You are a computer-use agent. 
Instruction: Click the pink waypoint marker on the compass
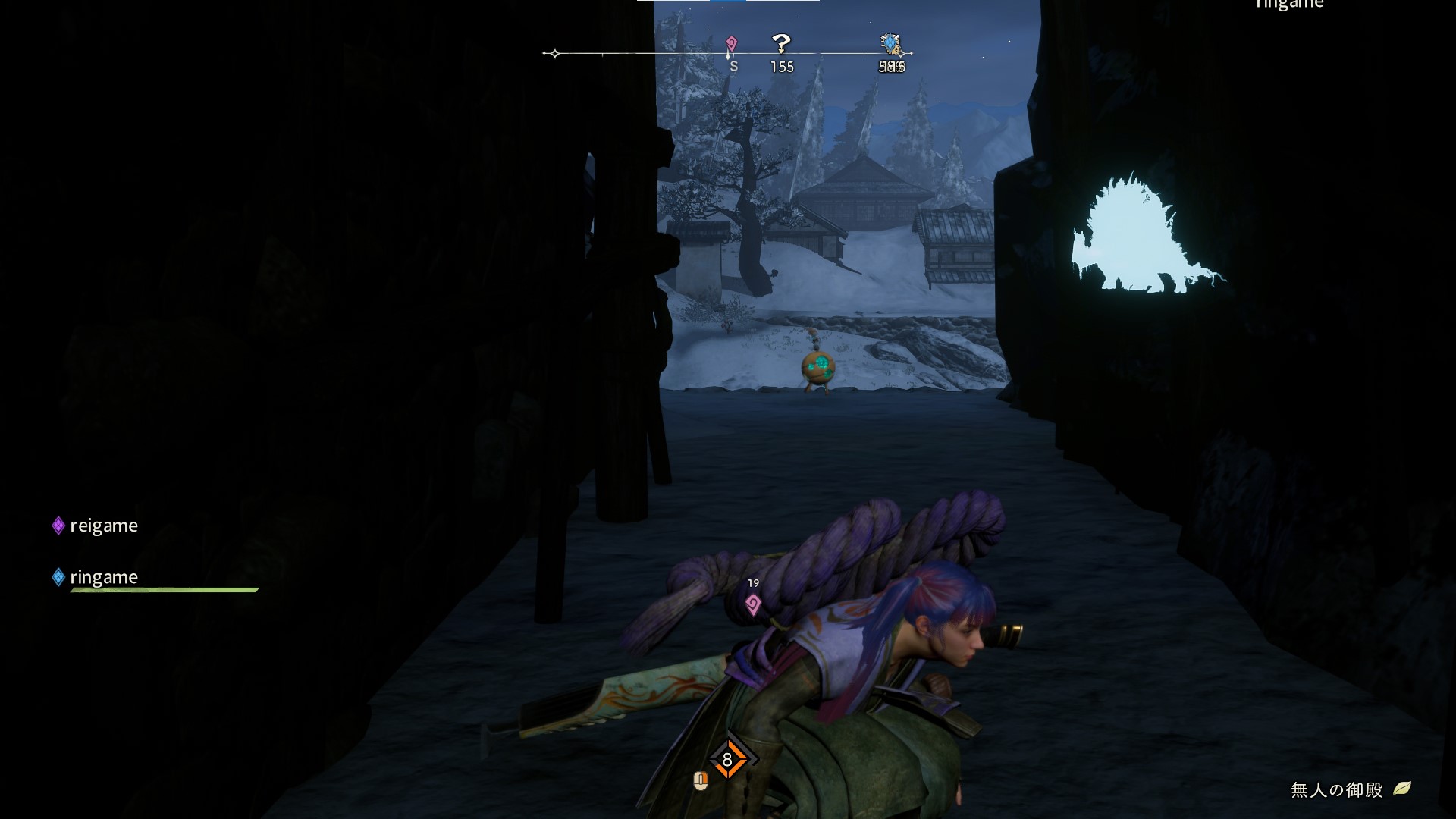point(731,43)
